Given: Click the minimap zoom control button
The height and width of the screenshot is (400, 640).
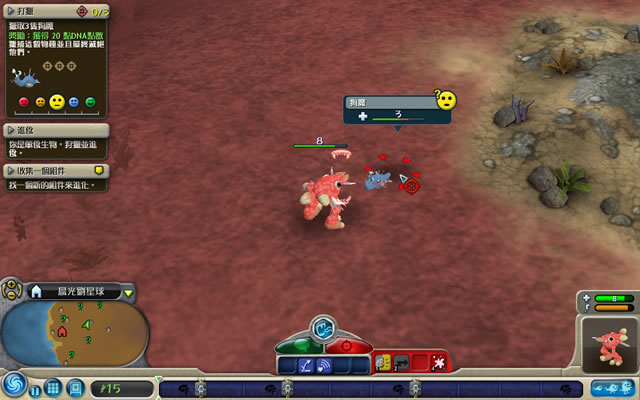Looking at the screenshot, I should (11, 292).
